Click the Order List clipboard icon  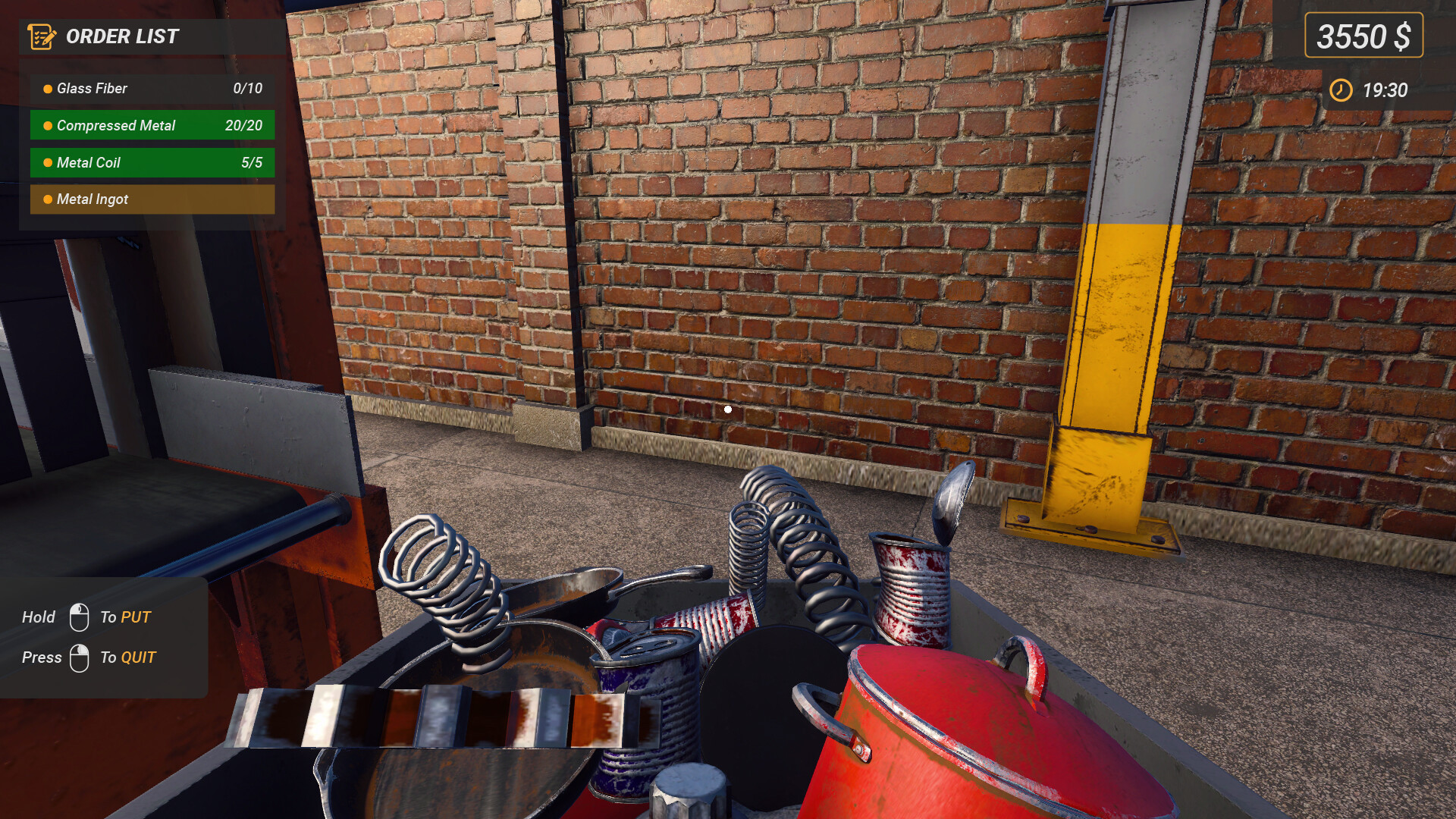pyautogui.click(x=42, y=36)
